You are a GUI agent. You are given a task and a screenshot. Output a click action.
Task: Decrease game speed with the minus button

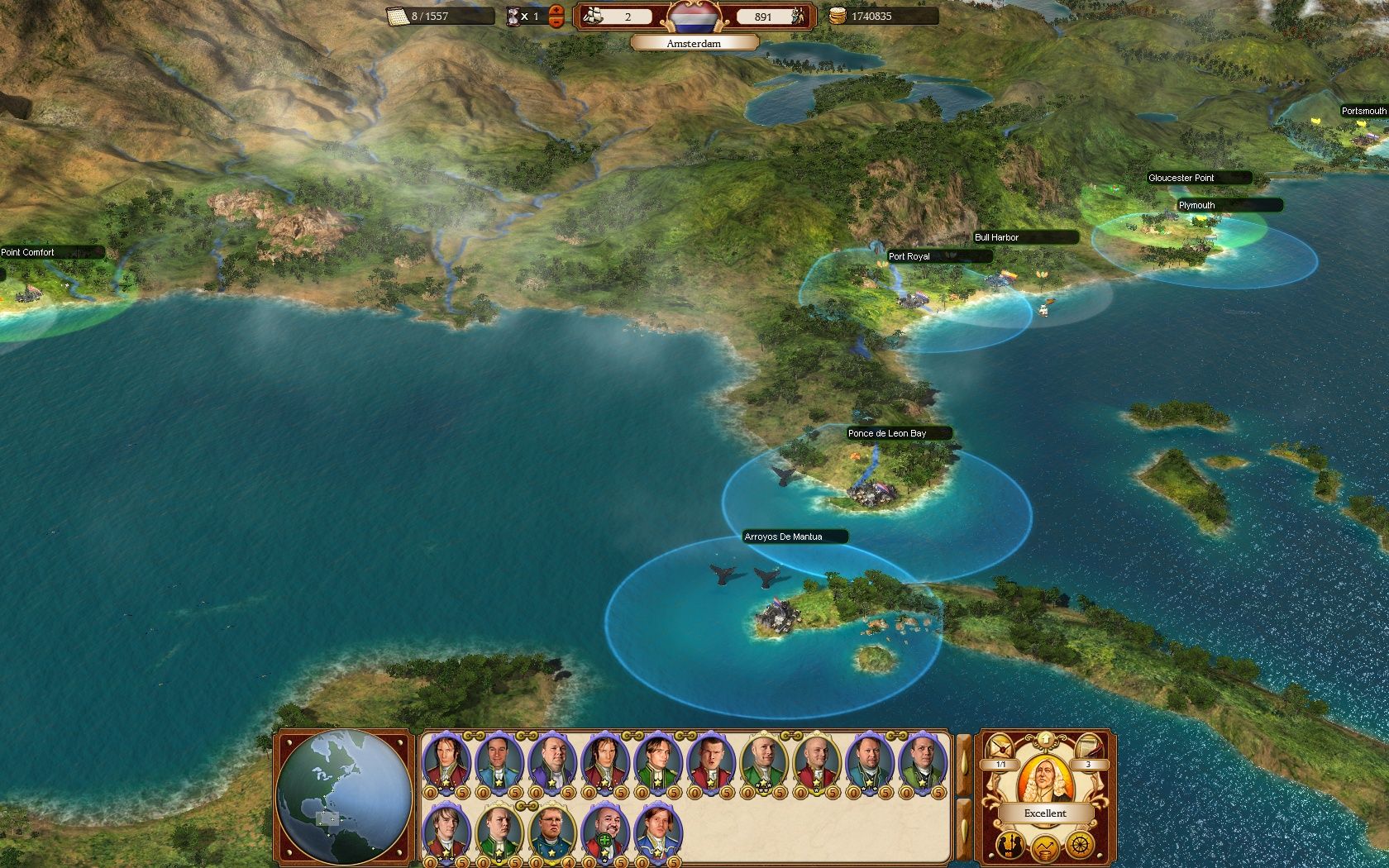pyautogui.click(x=556, y=21)
